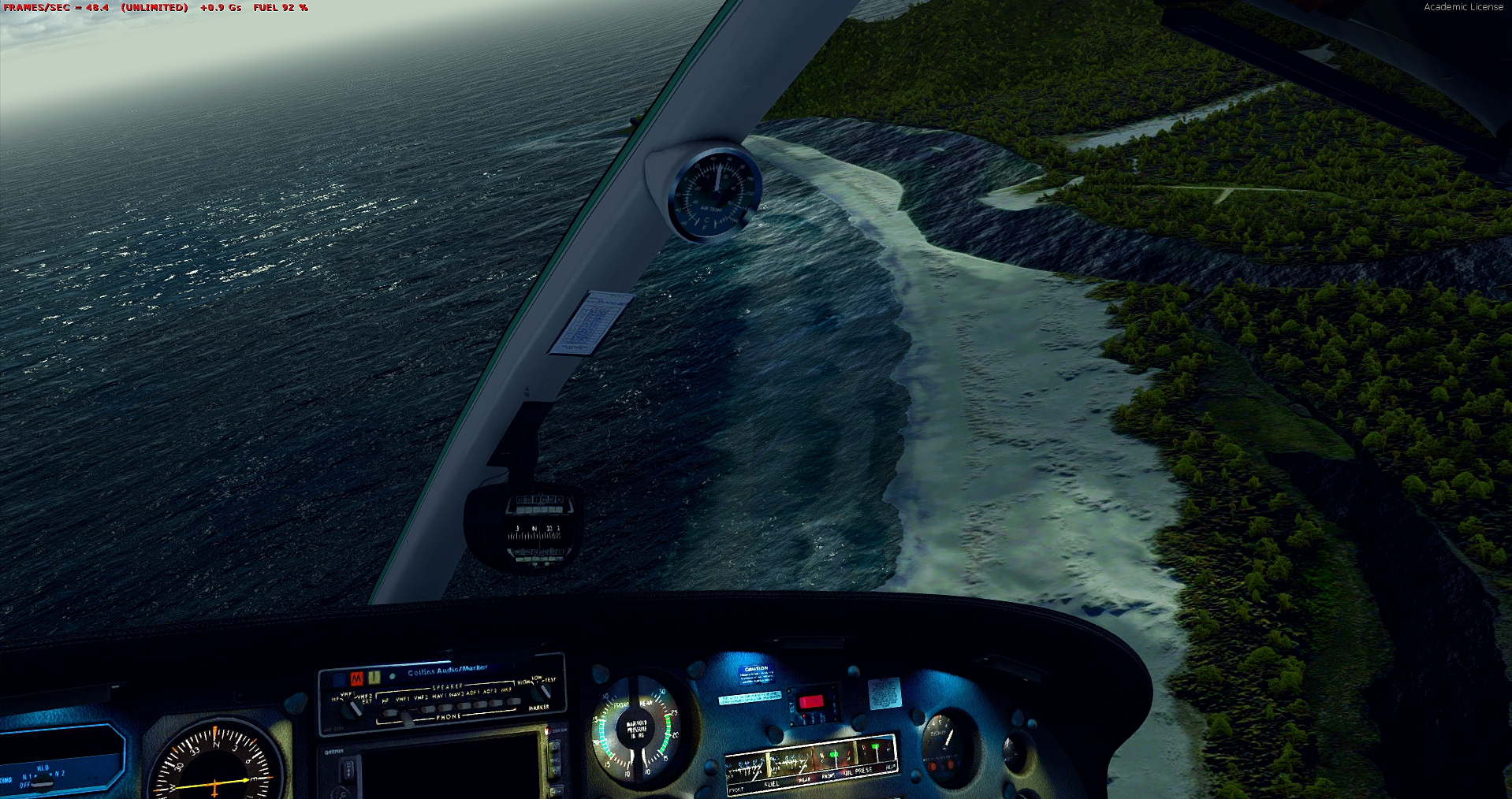Toggle the HF audio switch
This screenshot has height=799, width=1512.
tap(386, 714)
